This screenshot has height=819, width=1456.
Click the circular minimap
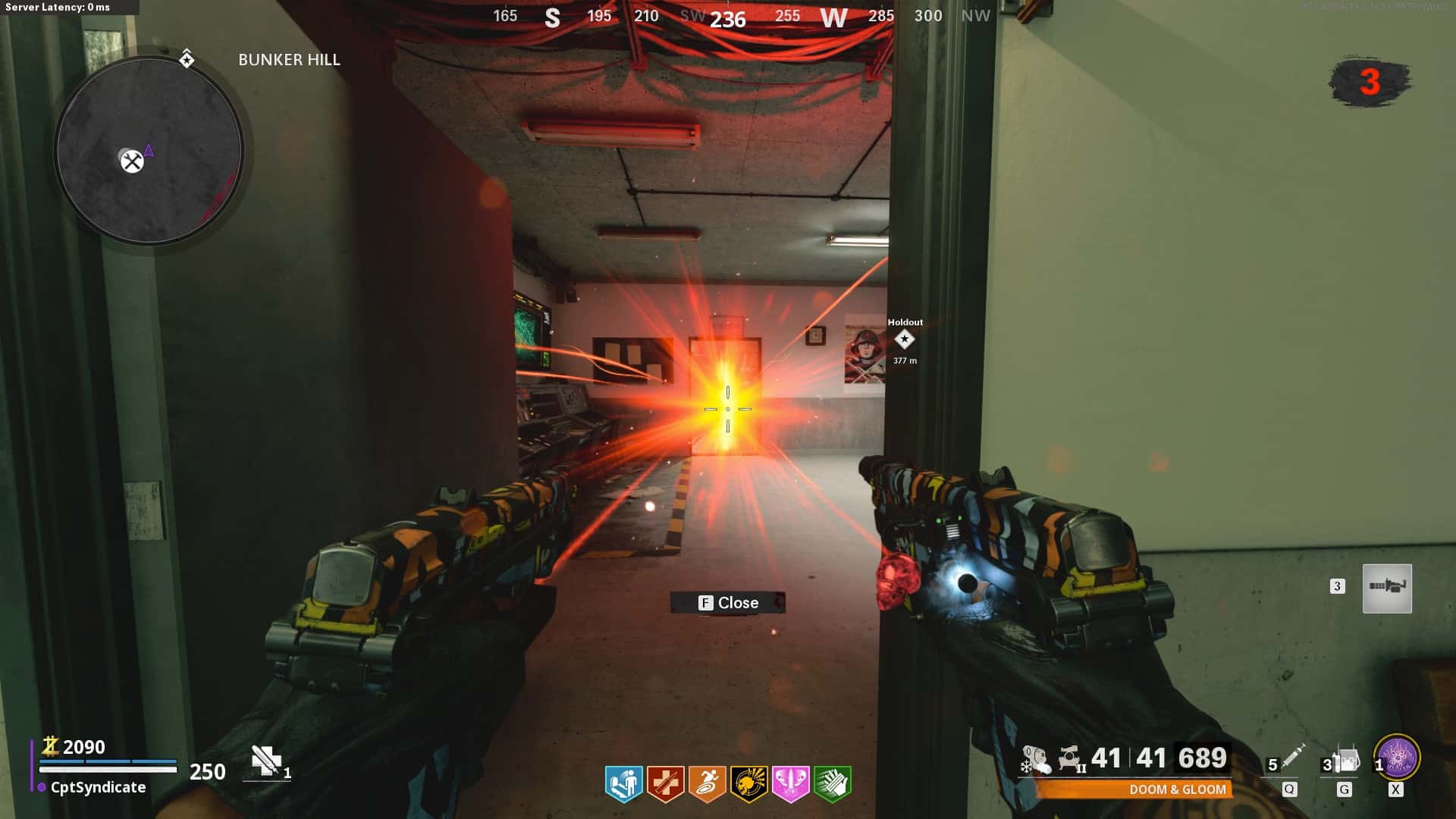tap(149, 151)
